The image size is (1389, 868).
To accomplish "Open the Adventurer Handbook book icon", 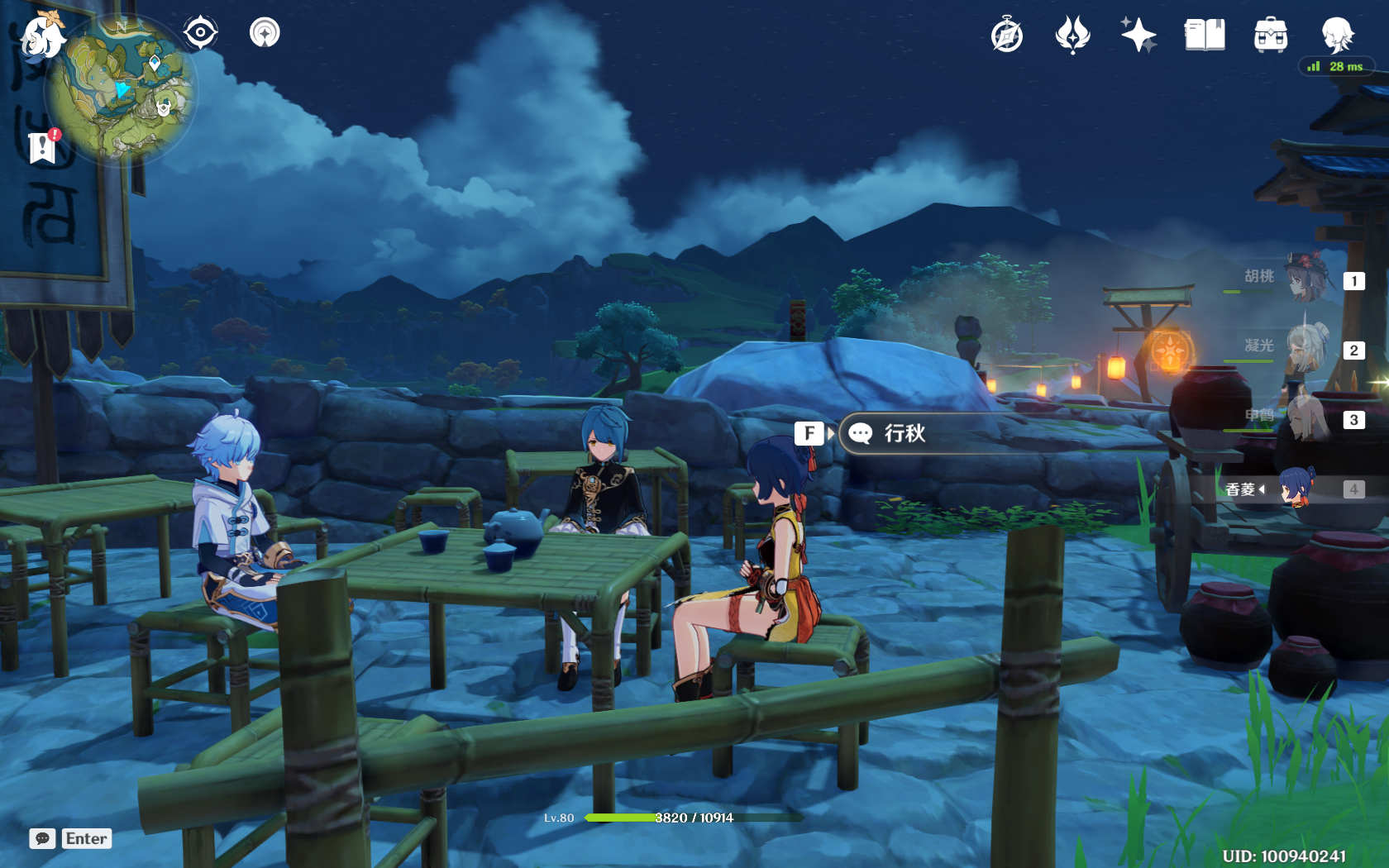I will (x=1205, y=36).
